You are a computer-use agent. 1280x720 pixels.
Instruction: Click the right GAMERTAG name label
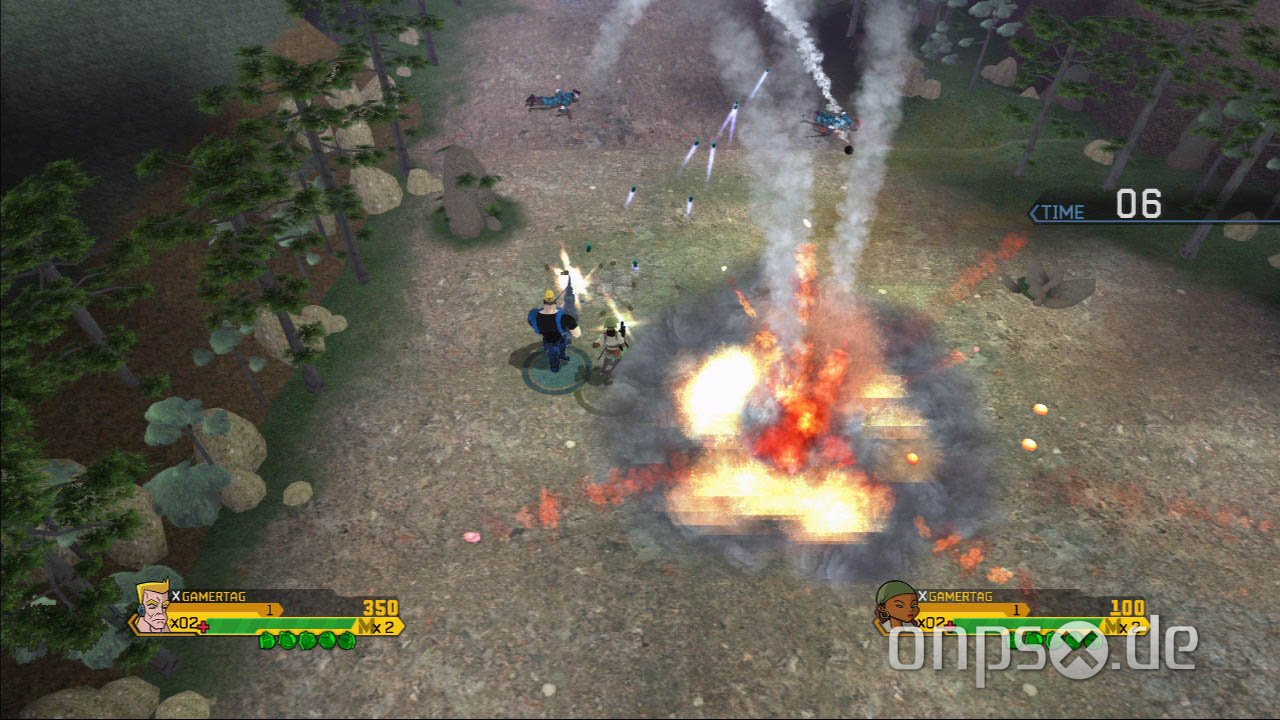[x=962, y=597]
